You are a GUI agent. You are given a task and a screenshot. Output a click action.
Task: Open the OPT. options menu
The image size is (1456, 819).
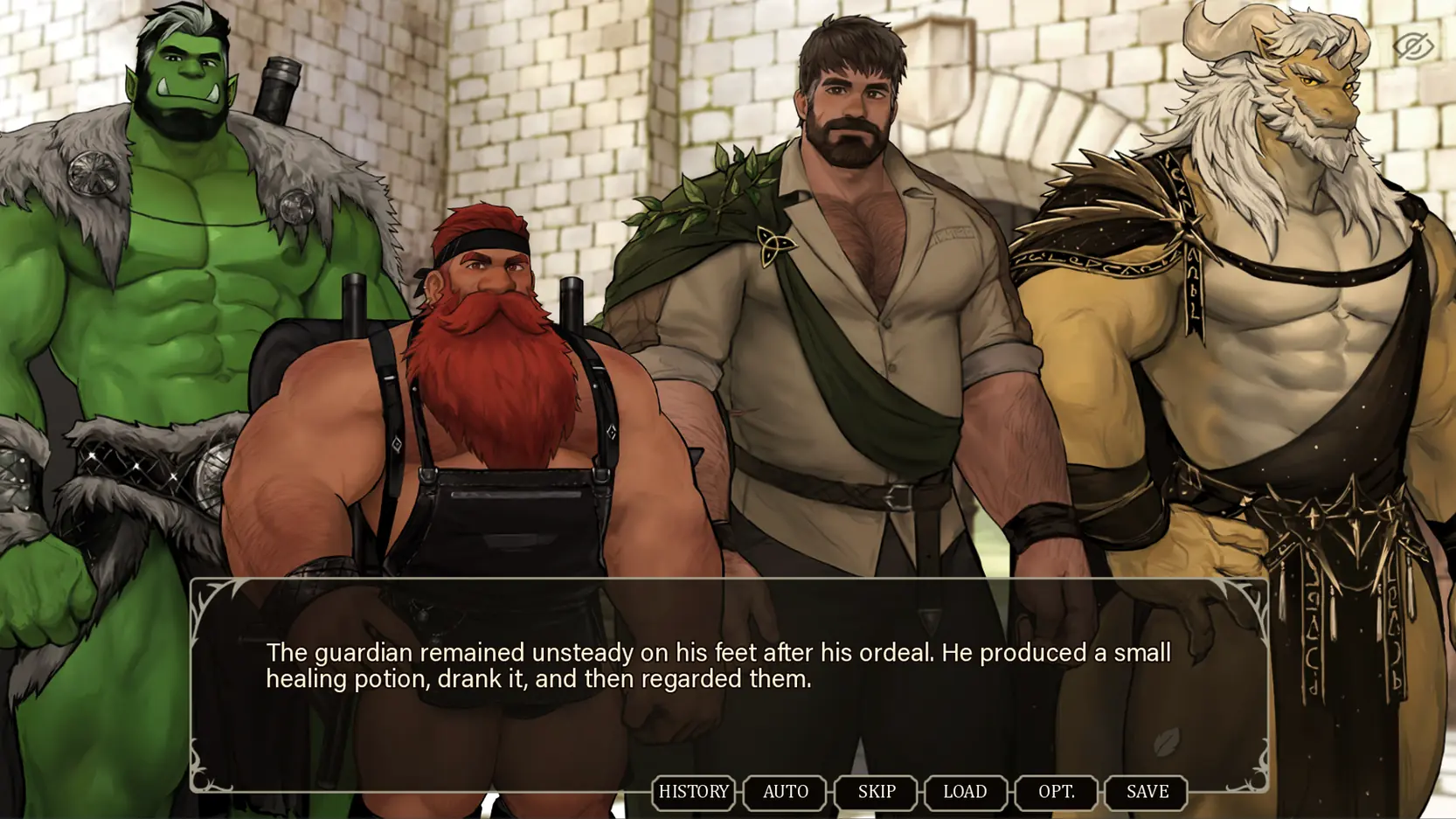point(1056,792)
